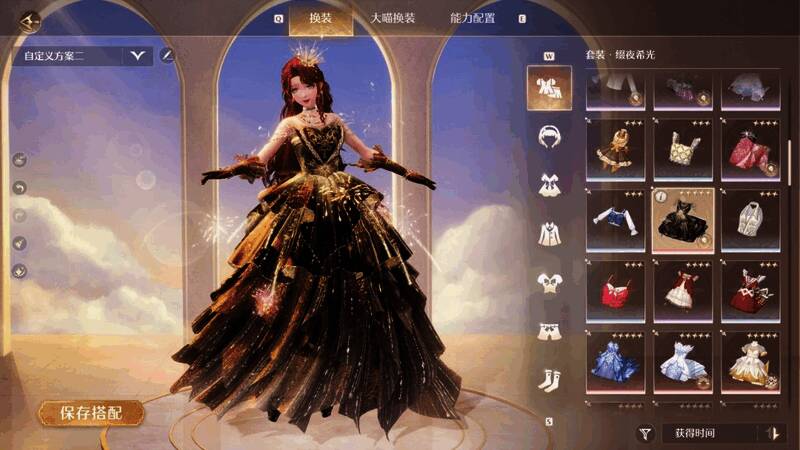Choose the brown and gold dress thumbnail
Screen dimensions: 800x450
[x=614, y=150]
